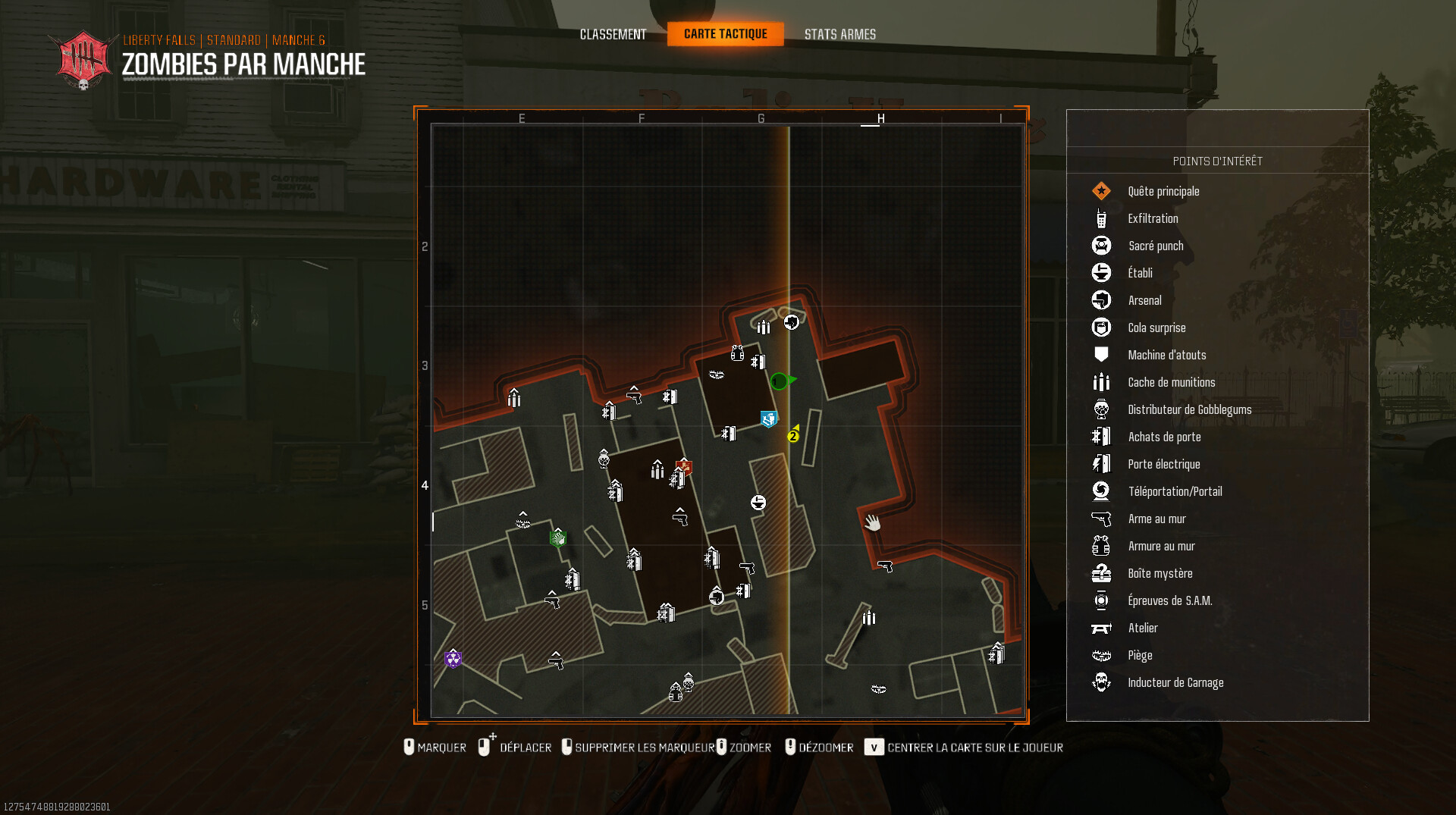Select the Boîte mystère icon in the legend
The width and height of the screenshot is (1456, 815).
1101,573
